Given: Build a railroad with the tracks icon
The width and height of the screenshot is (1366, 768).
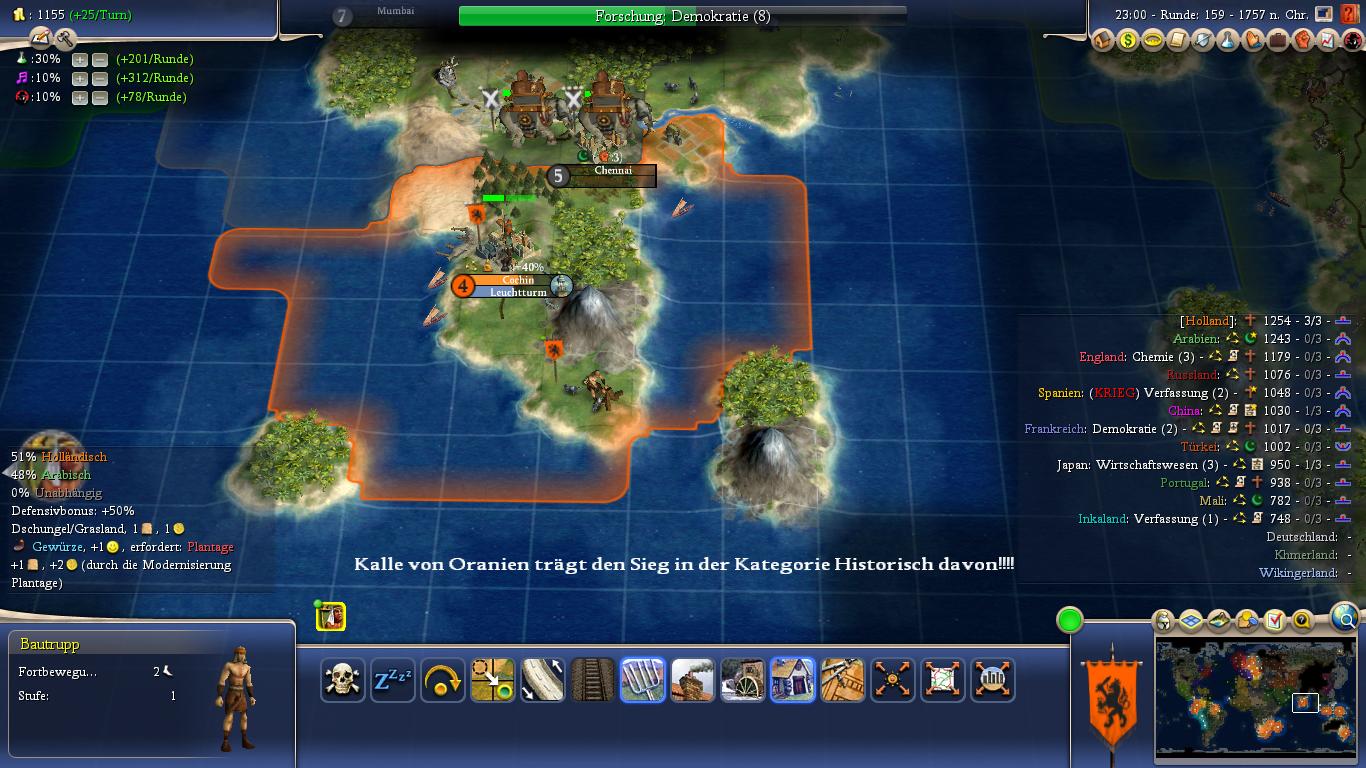Looking at the screenshot, I should [593, 681].
